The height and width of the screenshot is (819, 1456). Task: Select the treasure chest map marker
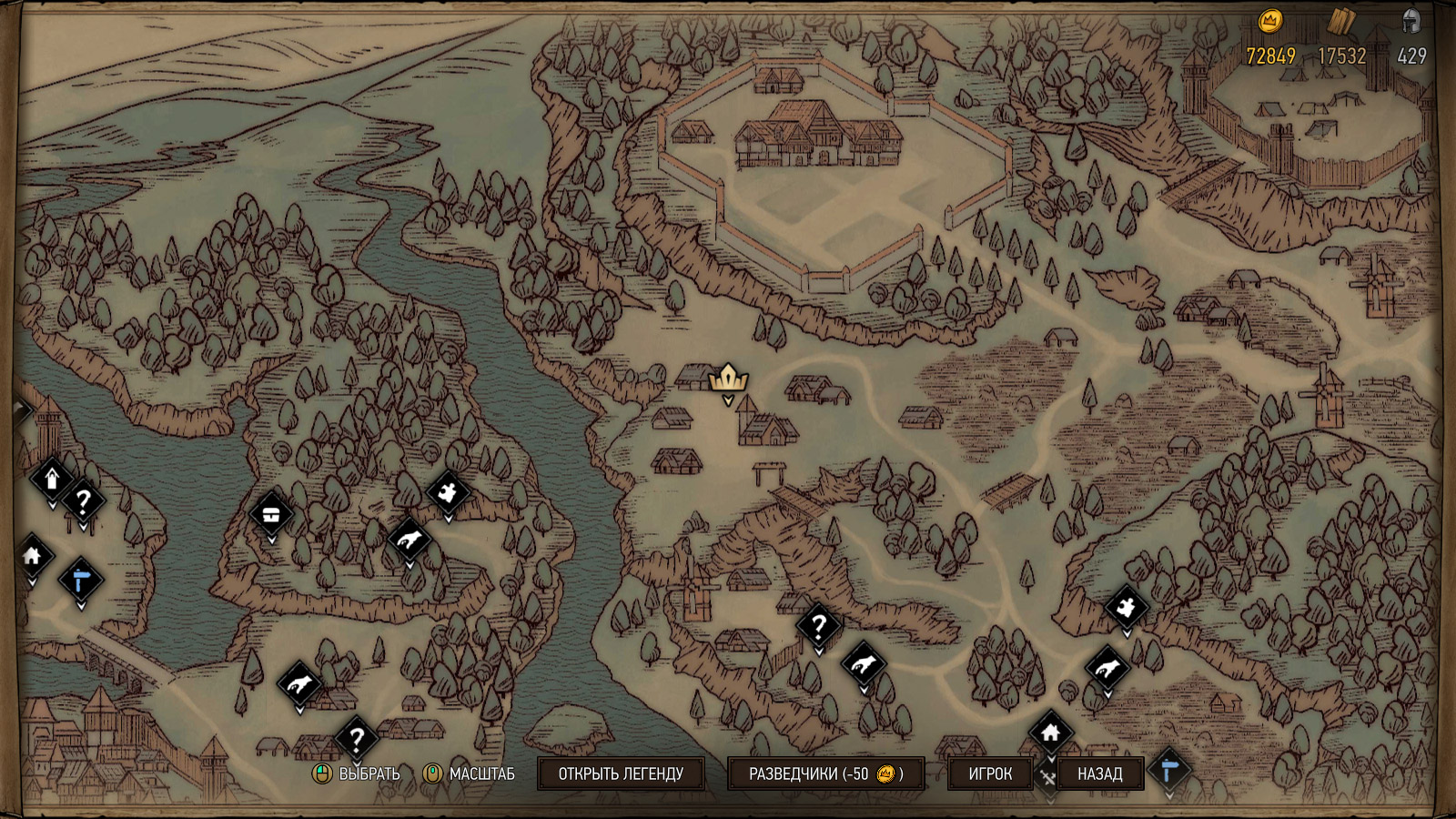(x=271, y=514)
